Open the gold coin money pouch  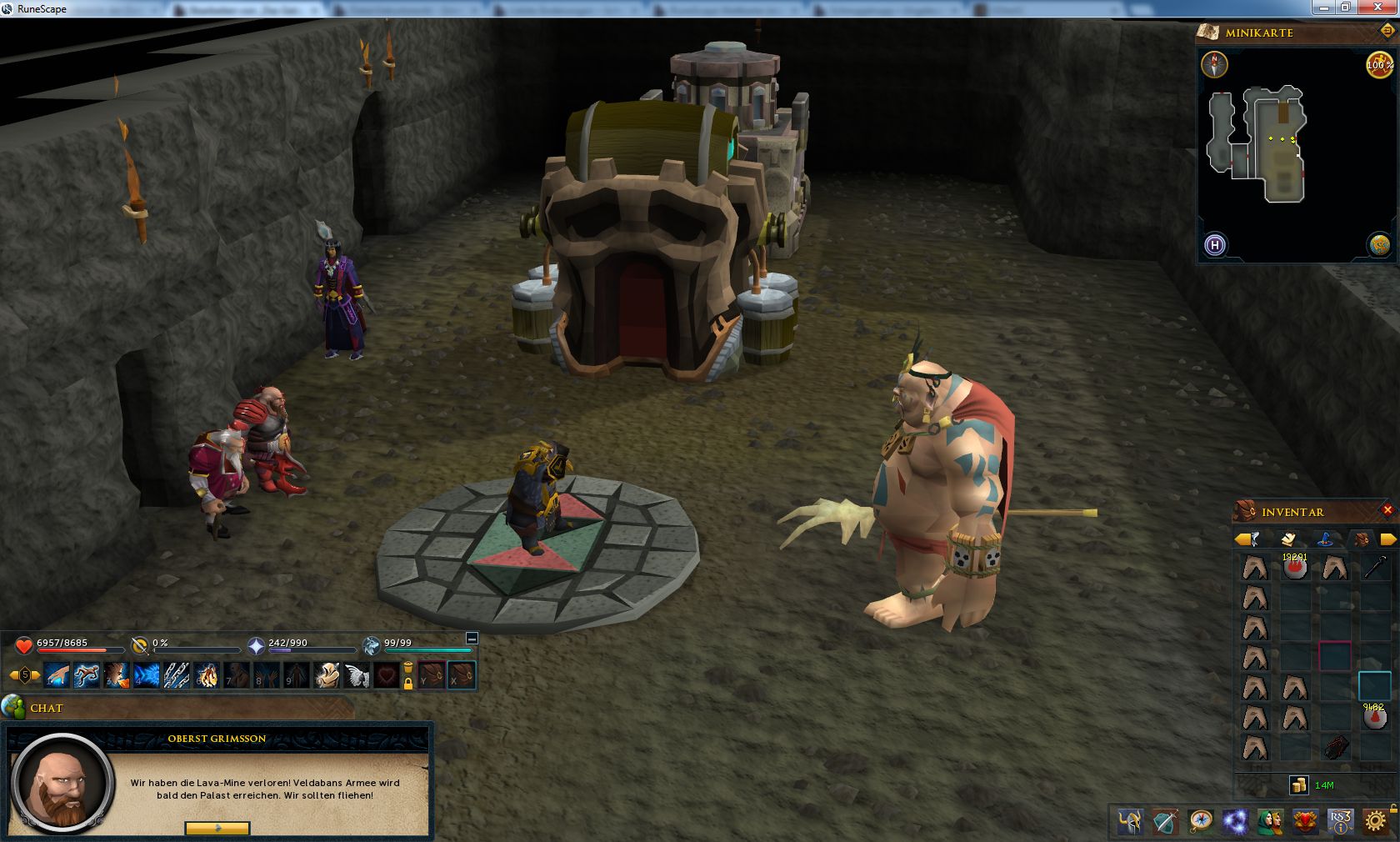point(1298,784)
